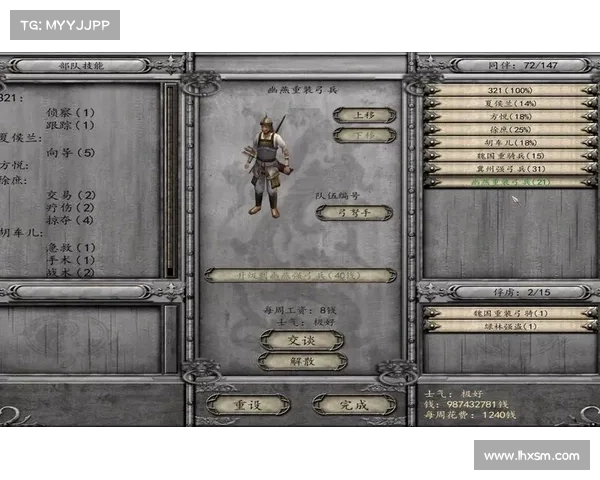Select the highlighted 幽燕重装弓兵 troop row
600x480 pixels.
tap(509, 182)
